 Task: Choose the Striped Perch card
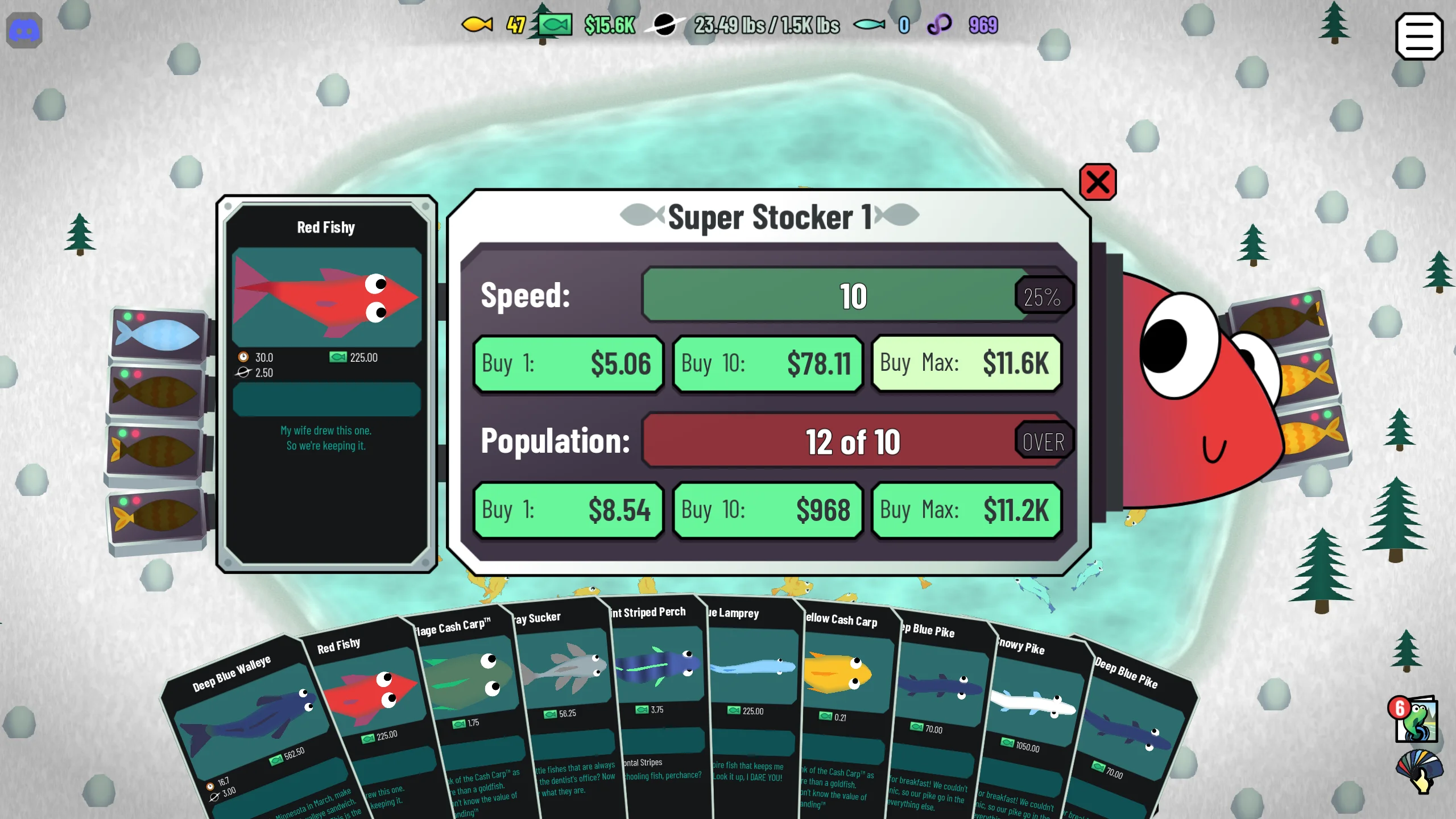coord(660,665)
